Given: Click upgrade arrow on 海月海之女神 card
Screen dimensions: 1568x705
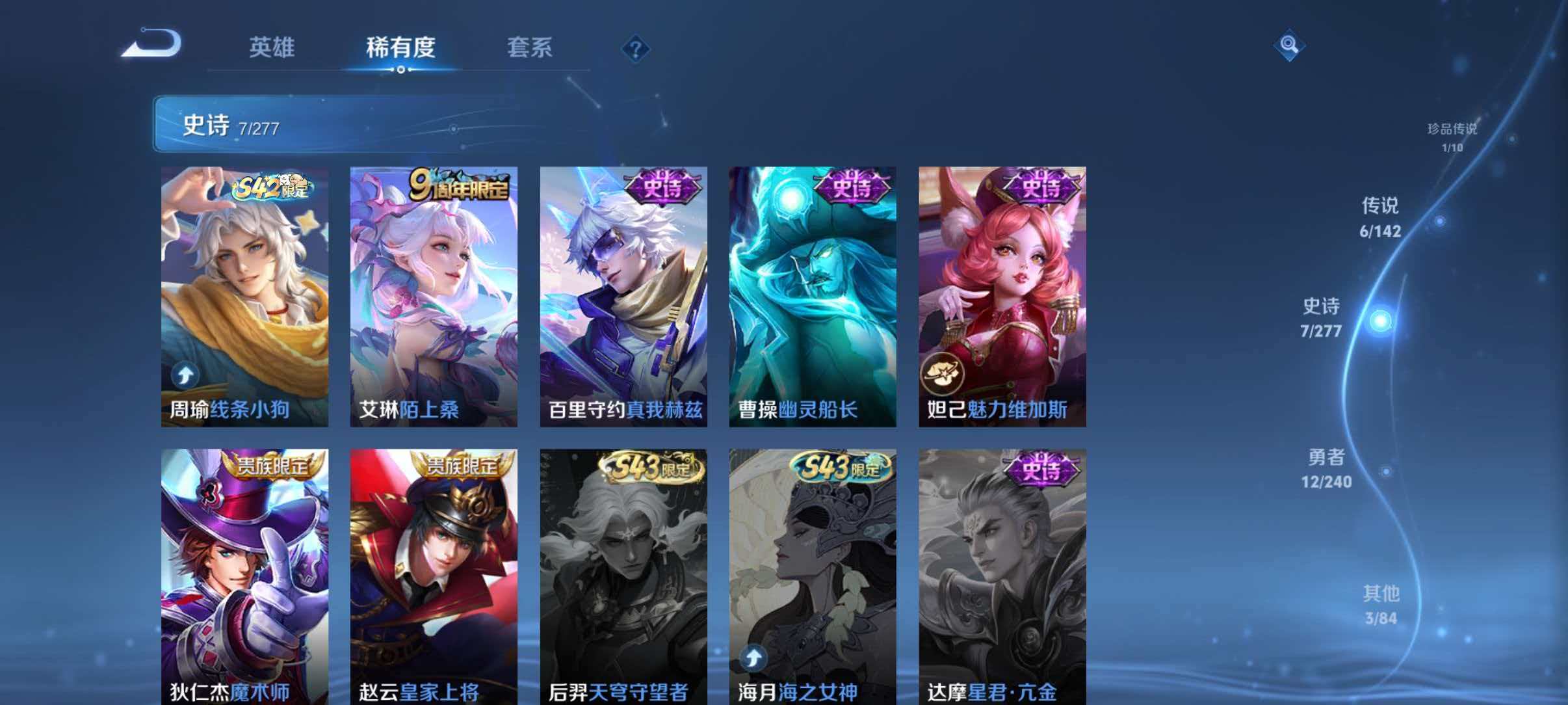Looking at the screenshot, I should (x=753, y=659).
